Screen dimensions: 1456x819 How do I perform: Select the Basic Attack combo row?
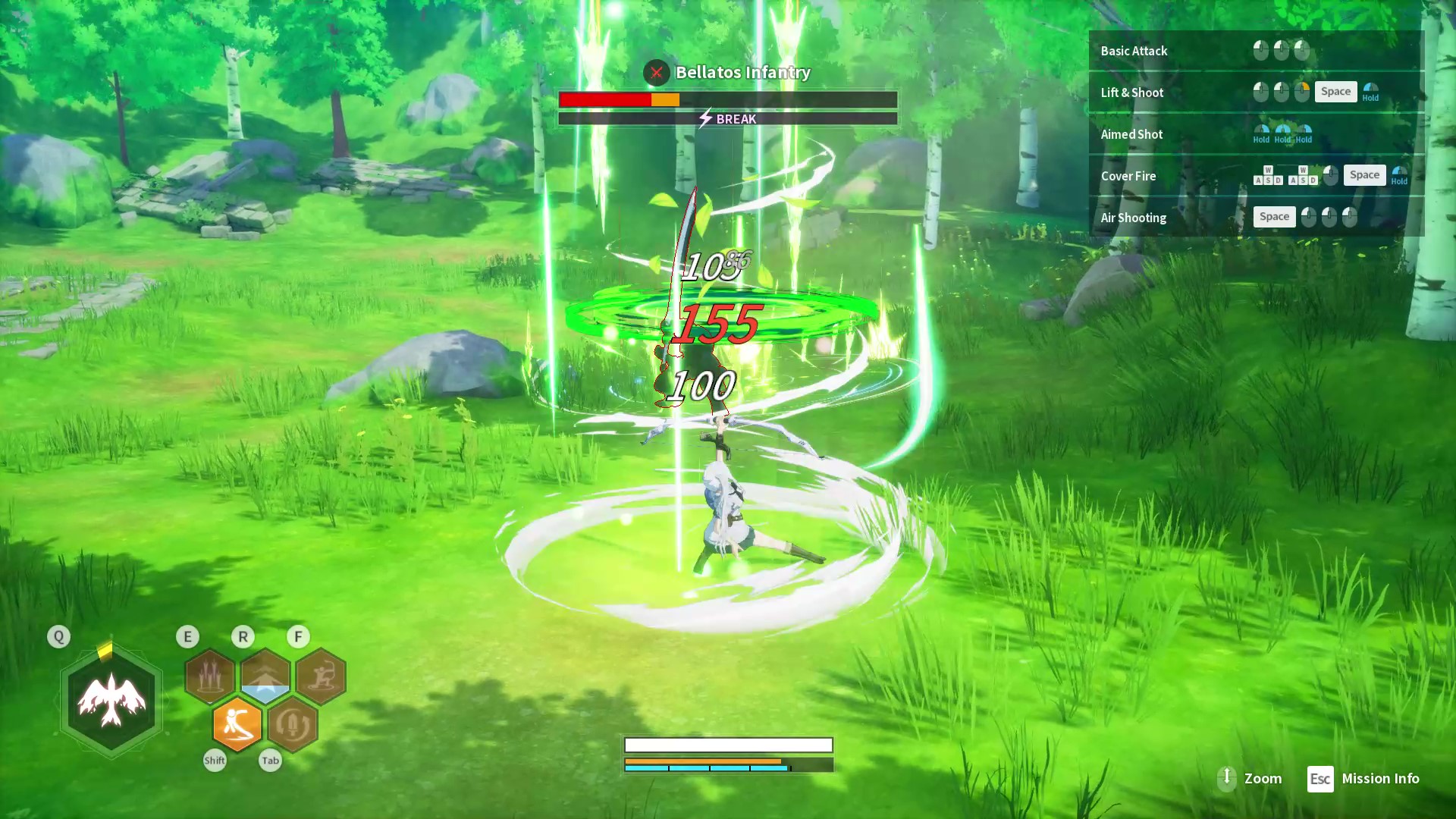pyautogui.click(x=1256, y=51)
